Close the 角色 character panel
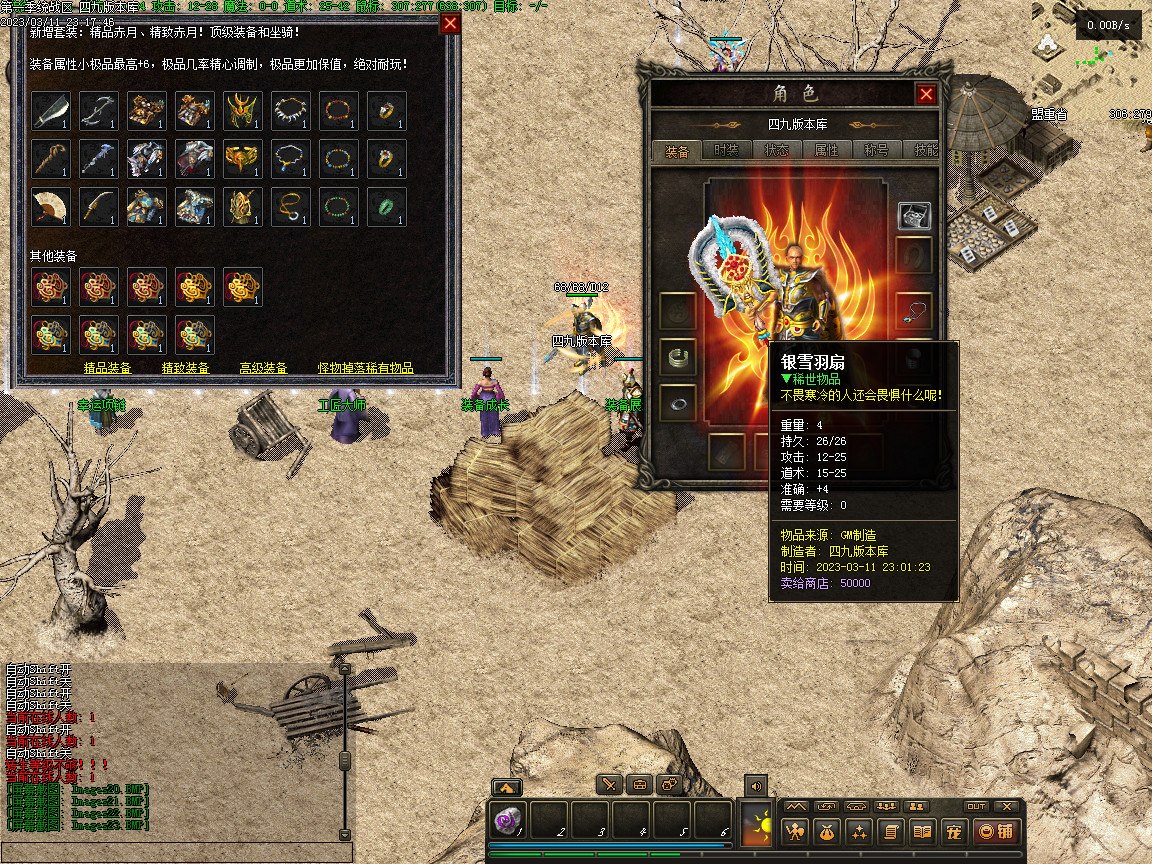1152x864 pixels. pos(926,94)
